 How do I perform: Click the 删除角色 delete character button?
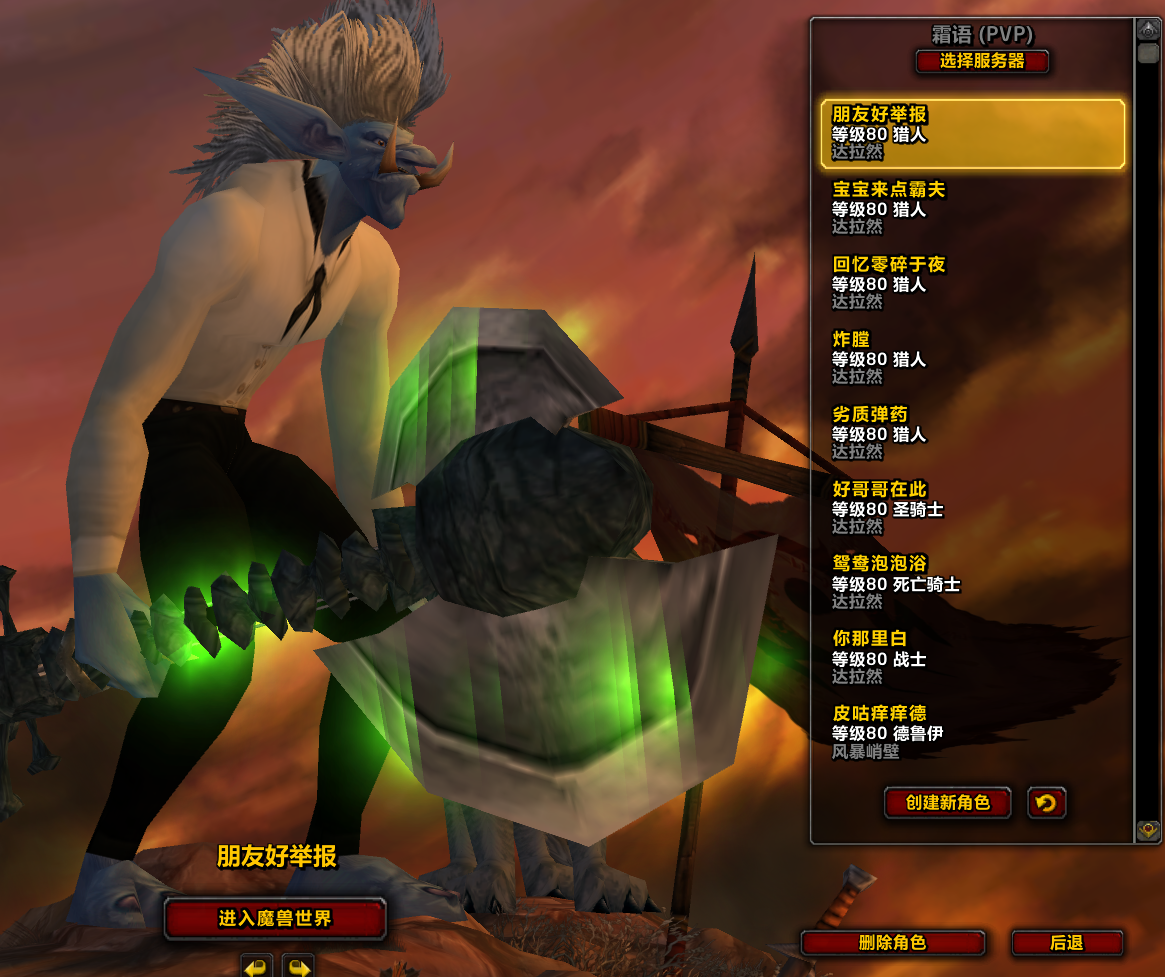893,943
